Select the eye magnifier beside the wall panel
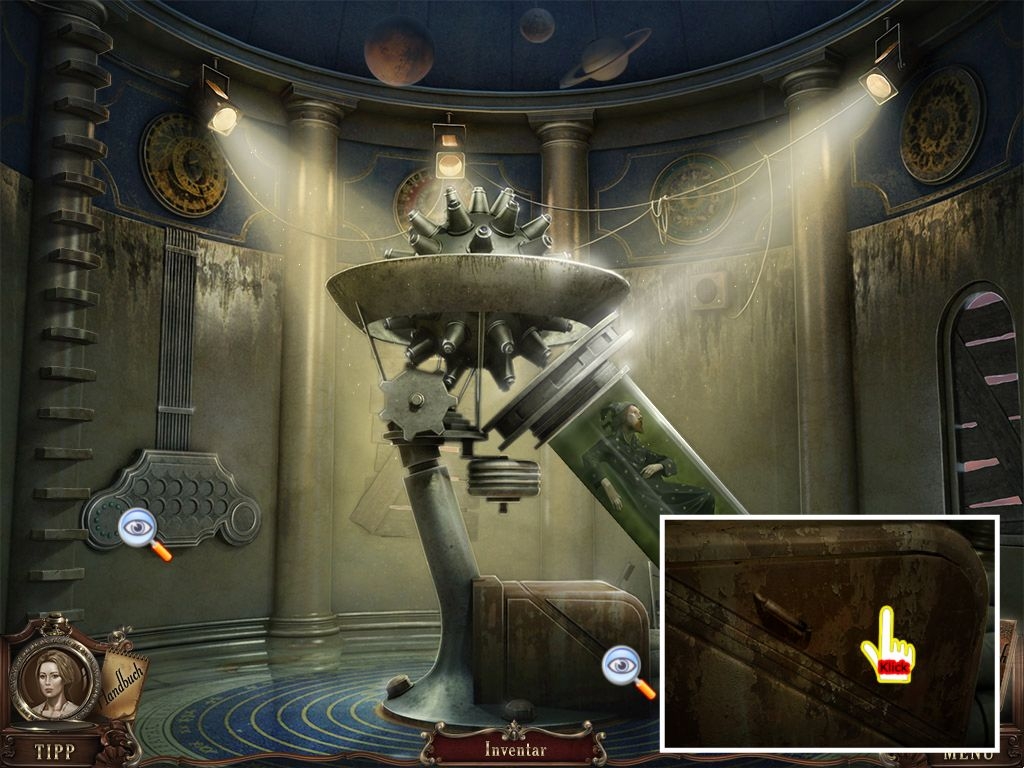This screenshot has width=1024, height=768. tap(142, 530)
